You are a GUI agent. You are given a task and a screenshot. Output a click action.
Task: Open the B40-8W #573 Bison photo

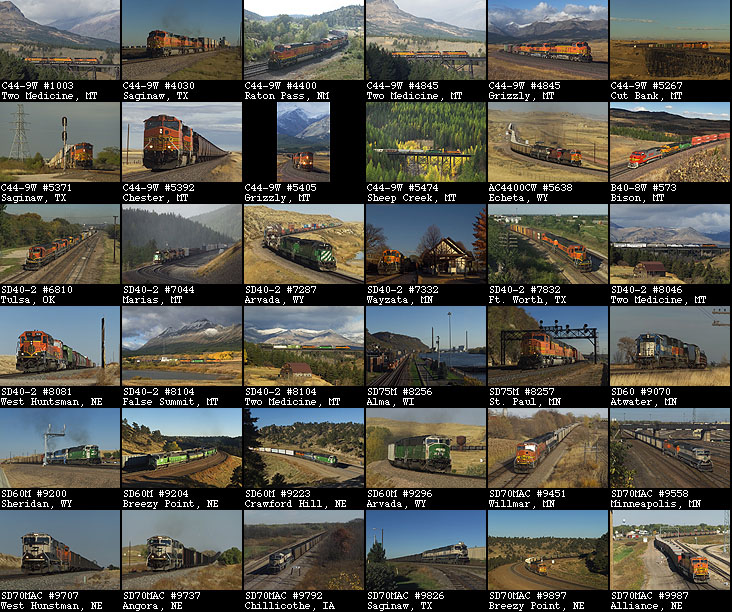[669, 142]
